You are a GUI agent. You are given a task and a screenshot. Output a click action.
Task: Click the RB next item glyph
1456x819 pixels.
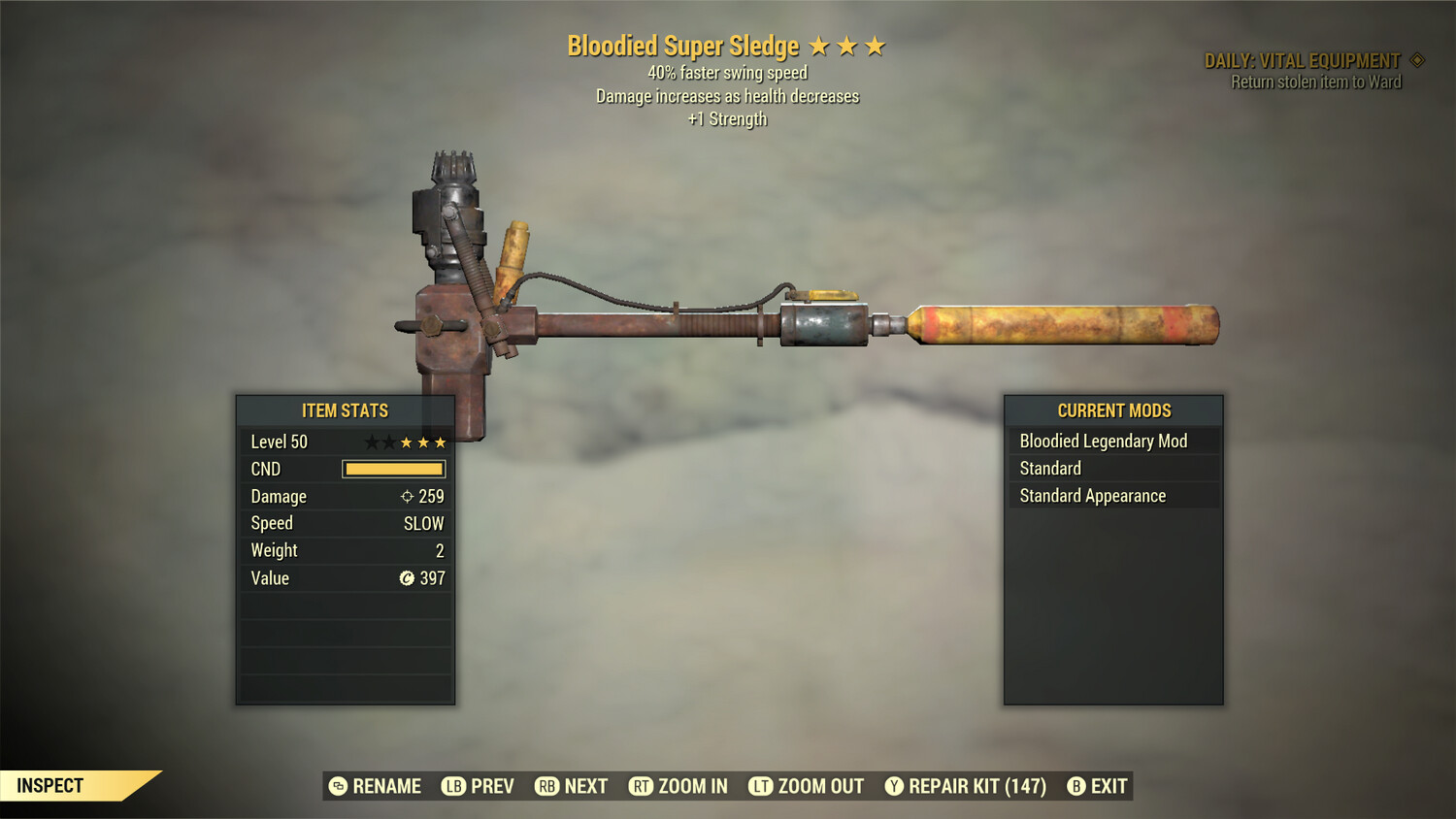point(546,786)
